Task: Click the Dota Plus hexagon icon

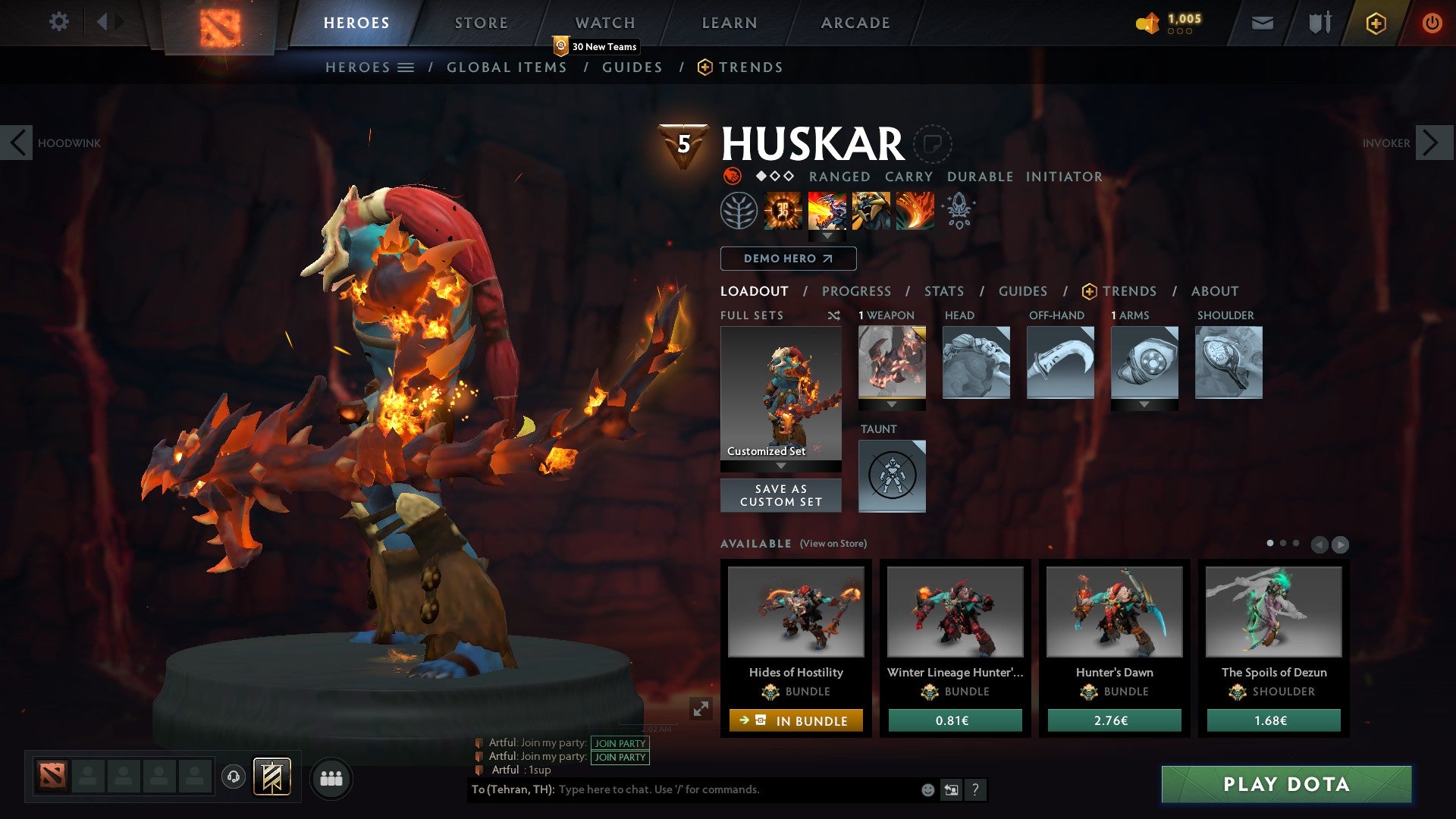Action: click(1377, 24)
